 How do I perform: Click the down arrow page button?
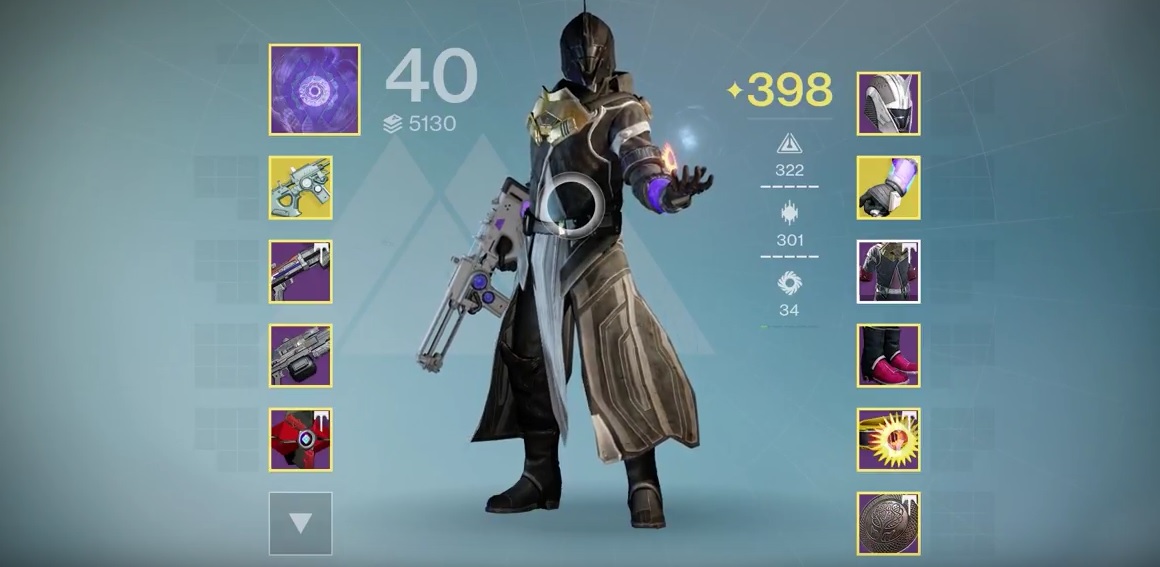click(300, 522)
